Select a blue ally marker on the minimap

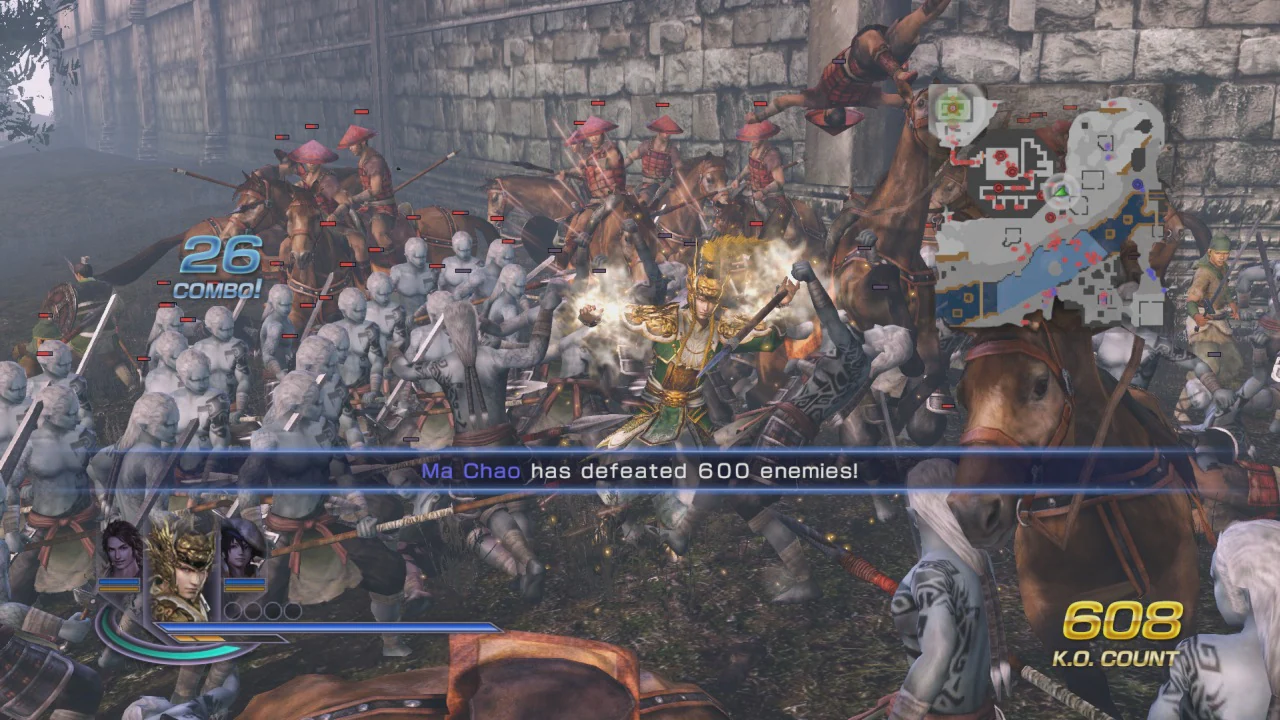1138,183
